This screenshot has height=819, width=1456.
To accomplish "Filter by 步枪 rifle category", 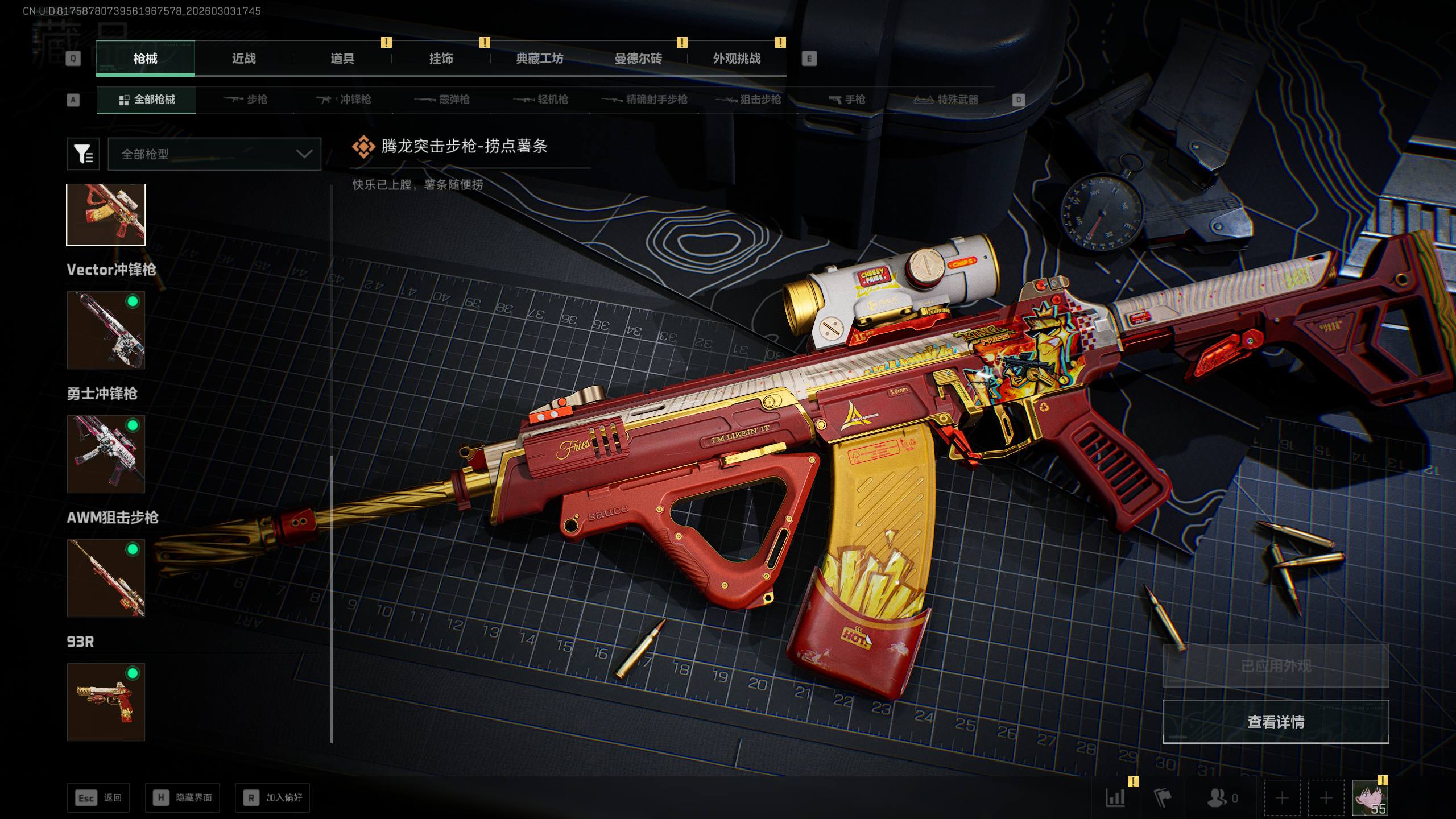I will coord(246,100).
